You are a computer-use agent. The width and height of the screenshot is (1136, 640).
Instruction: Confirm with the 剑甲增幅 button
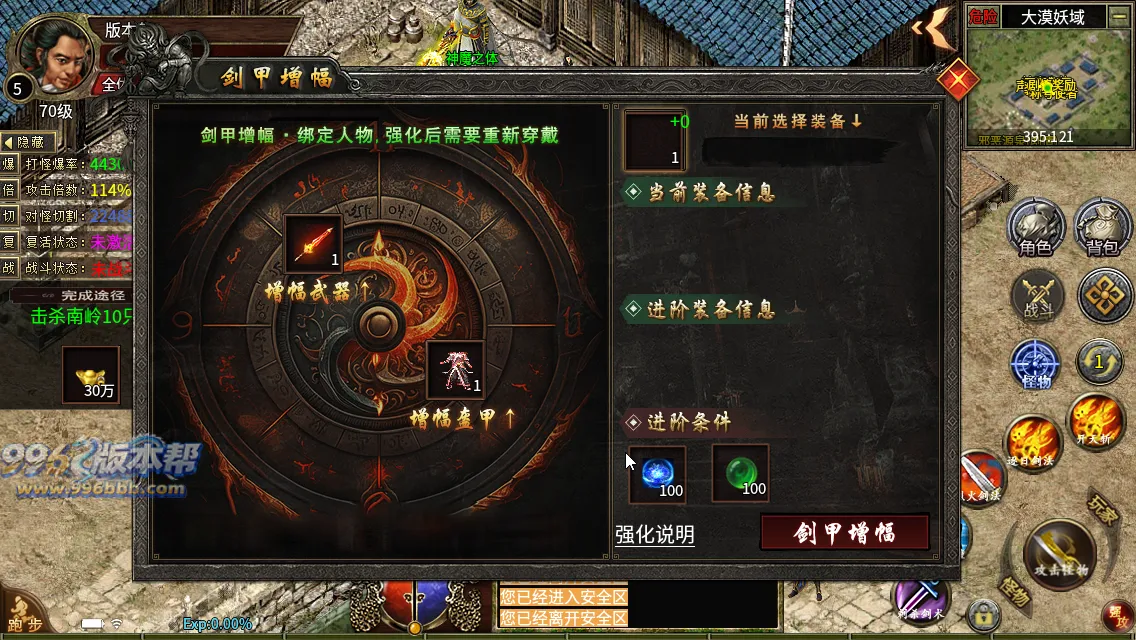845,532
